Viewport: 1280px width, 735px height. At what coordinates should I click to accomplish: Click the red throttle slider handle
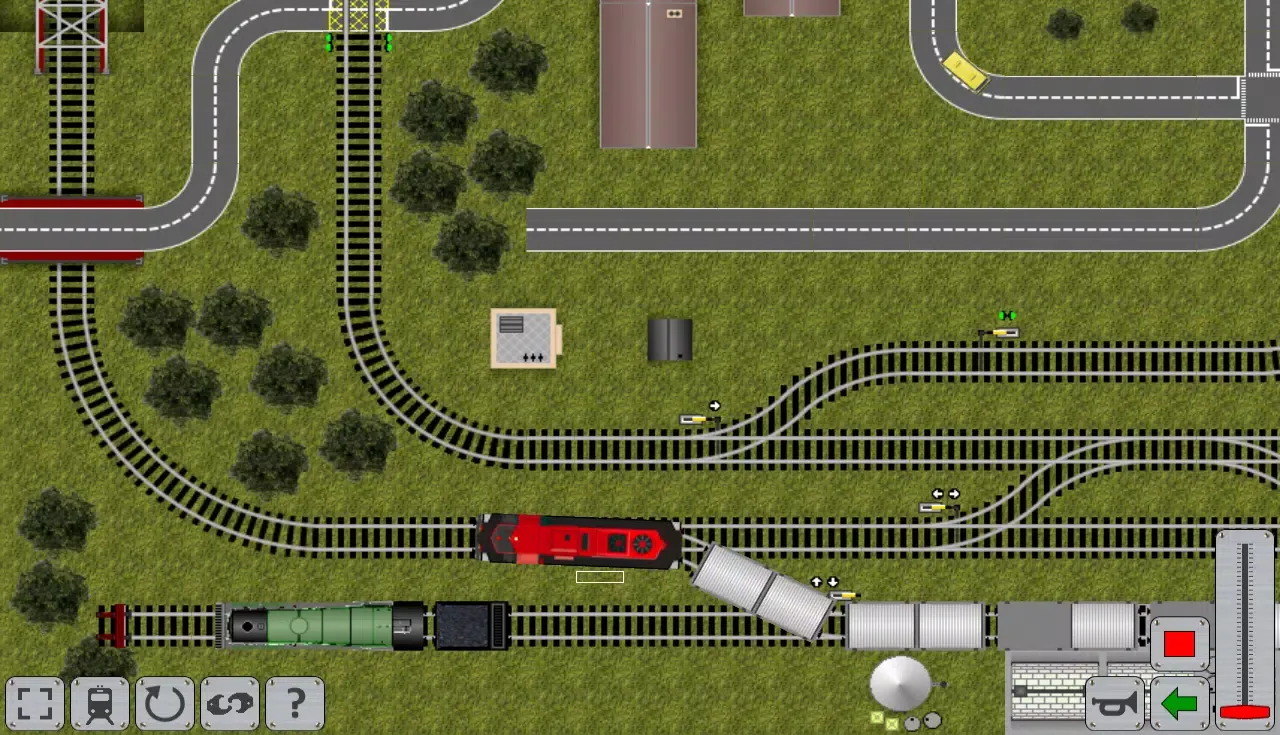(1245, 712)
